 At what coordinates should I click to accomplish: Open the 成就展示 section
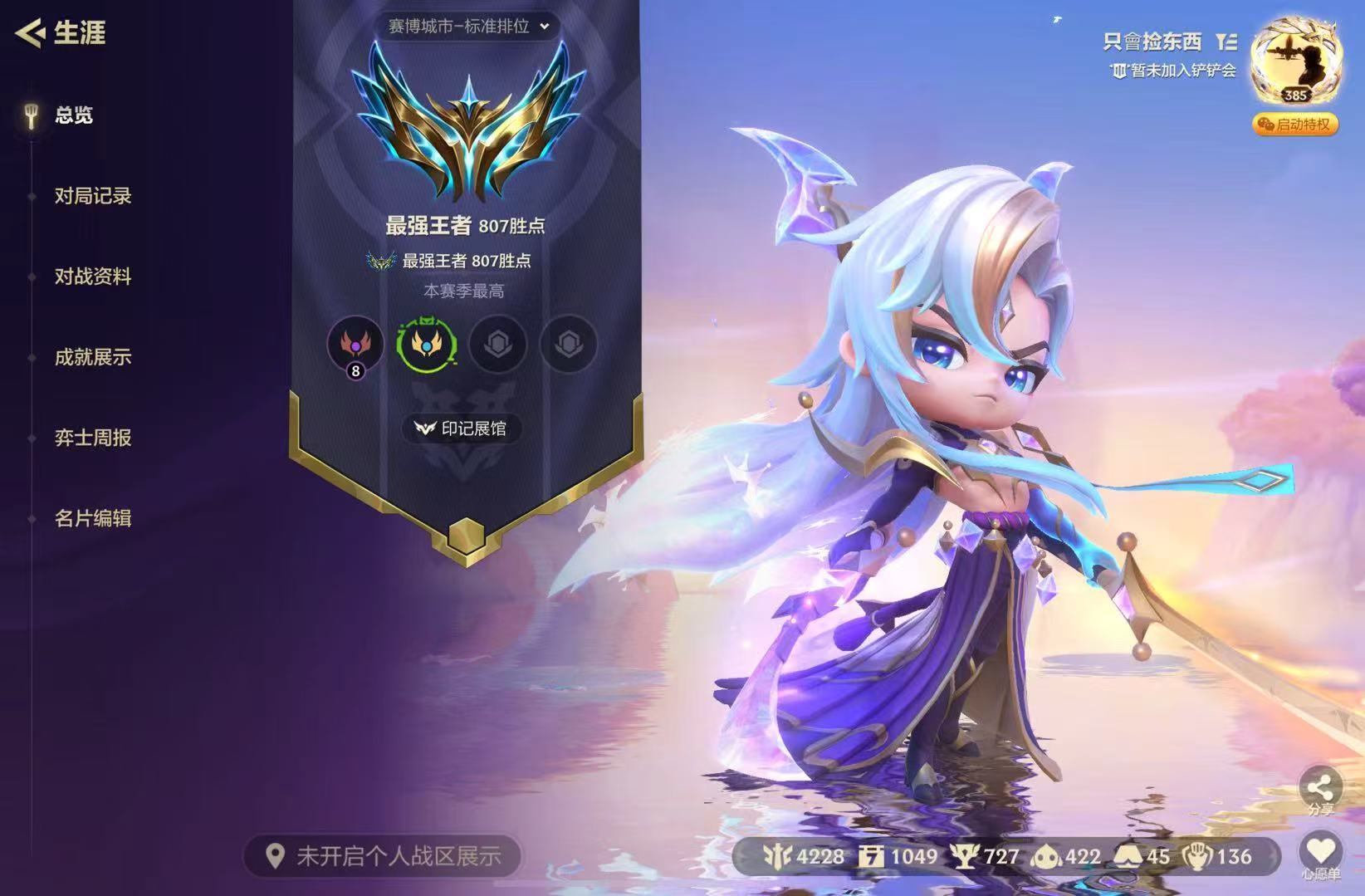coord(92,357)
